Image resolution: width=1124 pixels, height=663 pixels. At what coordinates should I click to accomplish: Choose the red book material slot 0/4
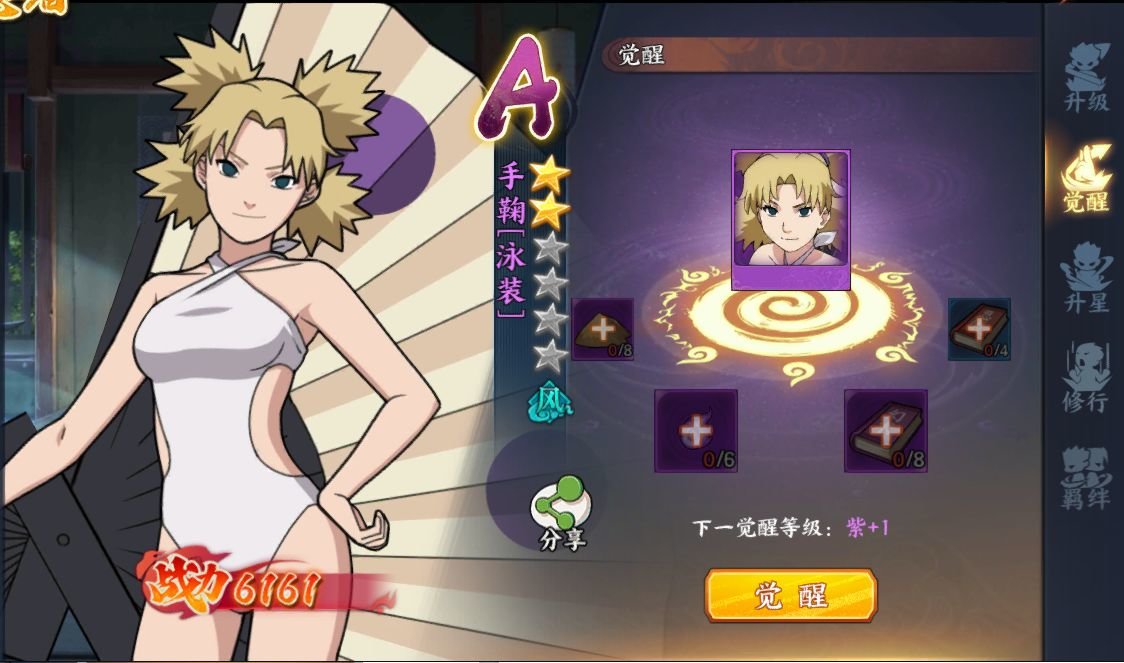pos(979,329)
